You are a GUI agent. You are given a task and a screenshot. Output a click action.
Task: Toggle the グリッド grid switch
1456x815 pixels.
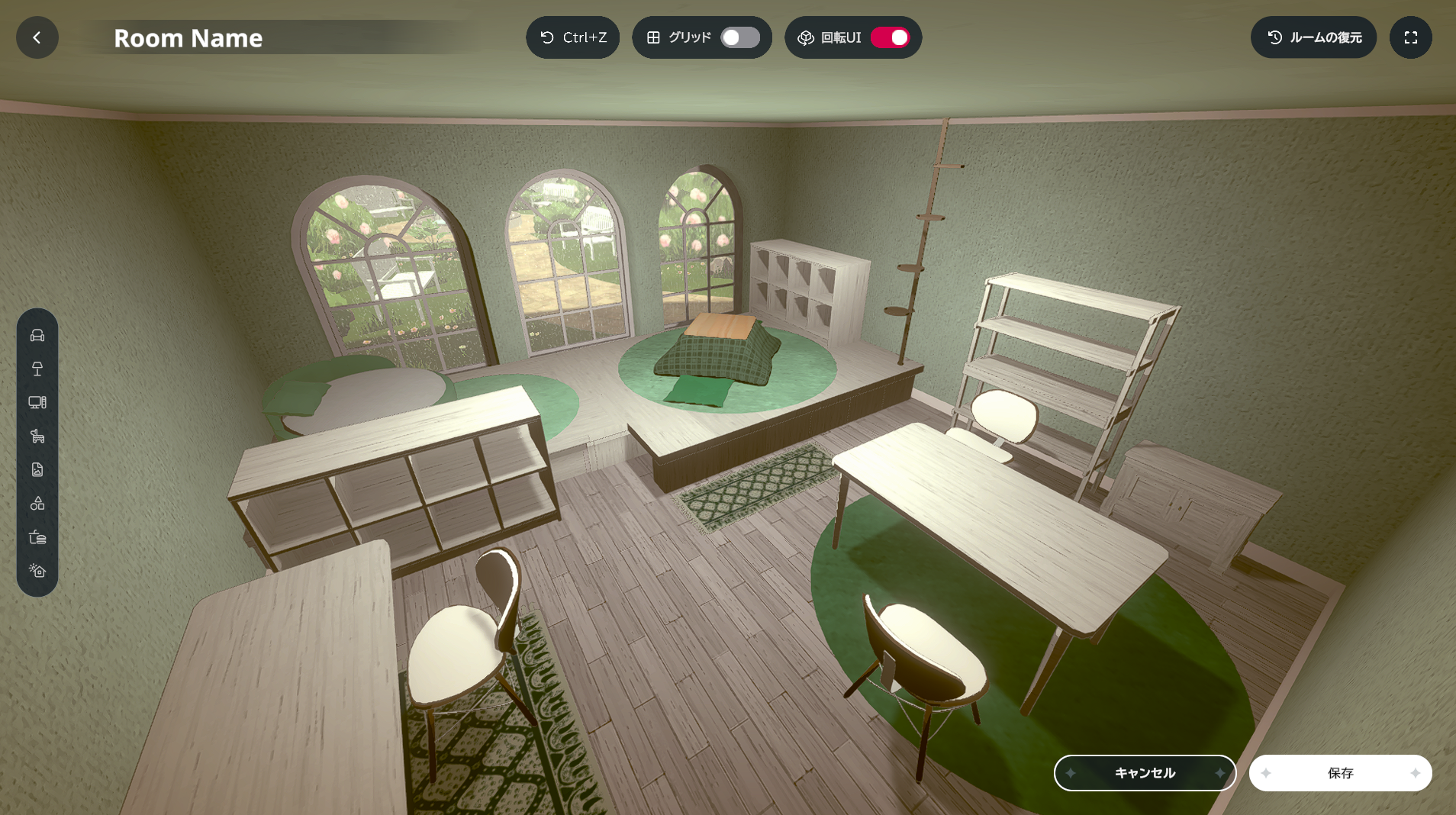739,37
